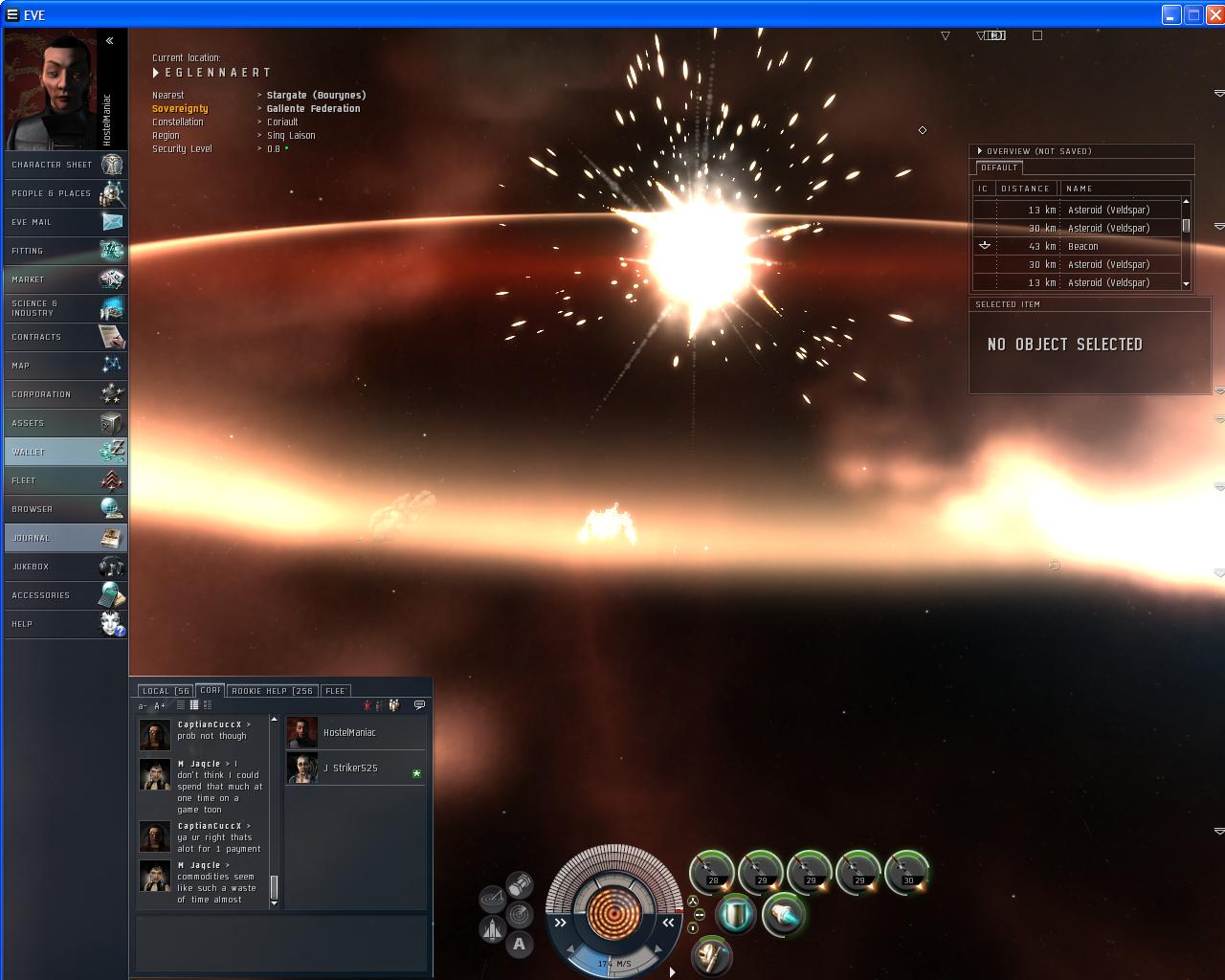Open the Market from the sidebar
This screenshot has height=980, width=1225.
(x=64, y=279)
